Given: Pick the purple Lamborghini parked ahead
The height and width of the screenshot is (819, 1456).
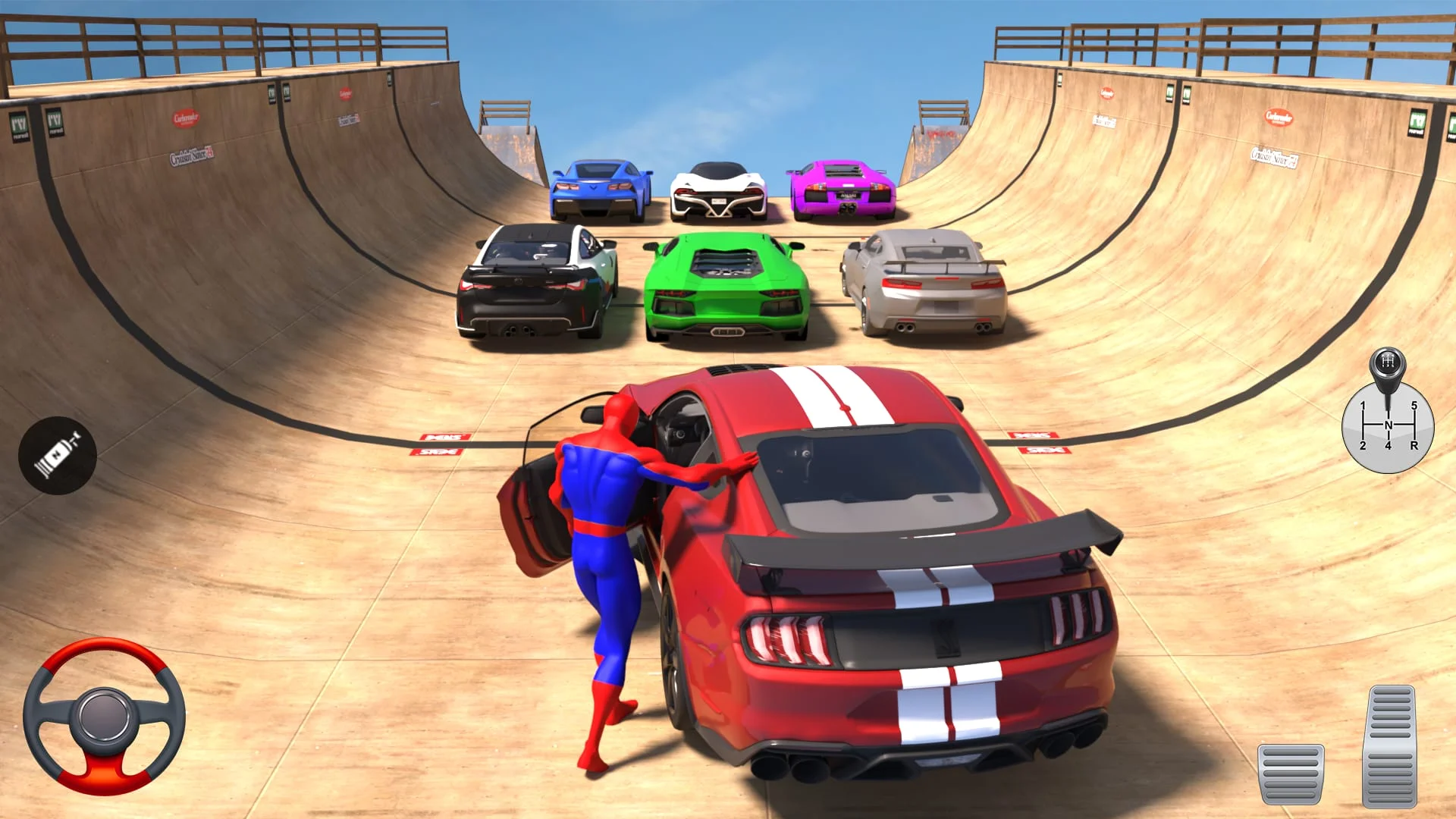Looking at the screenshot, I should tap(842, 190).
